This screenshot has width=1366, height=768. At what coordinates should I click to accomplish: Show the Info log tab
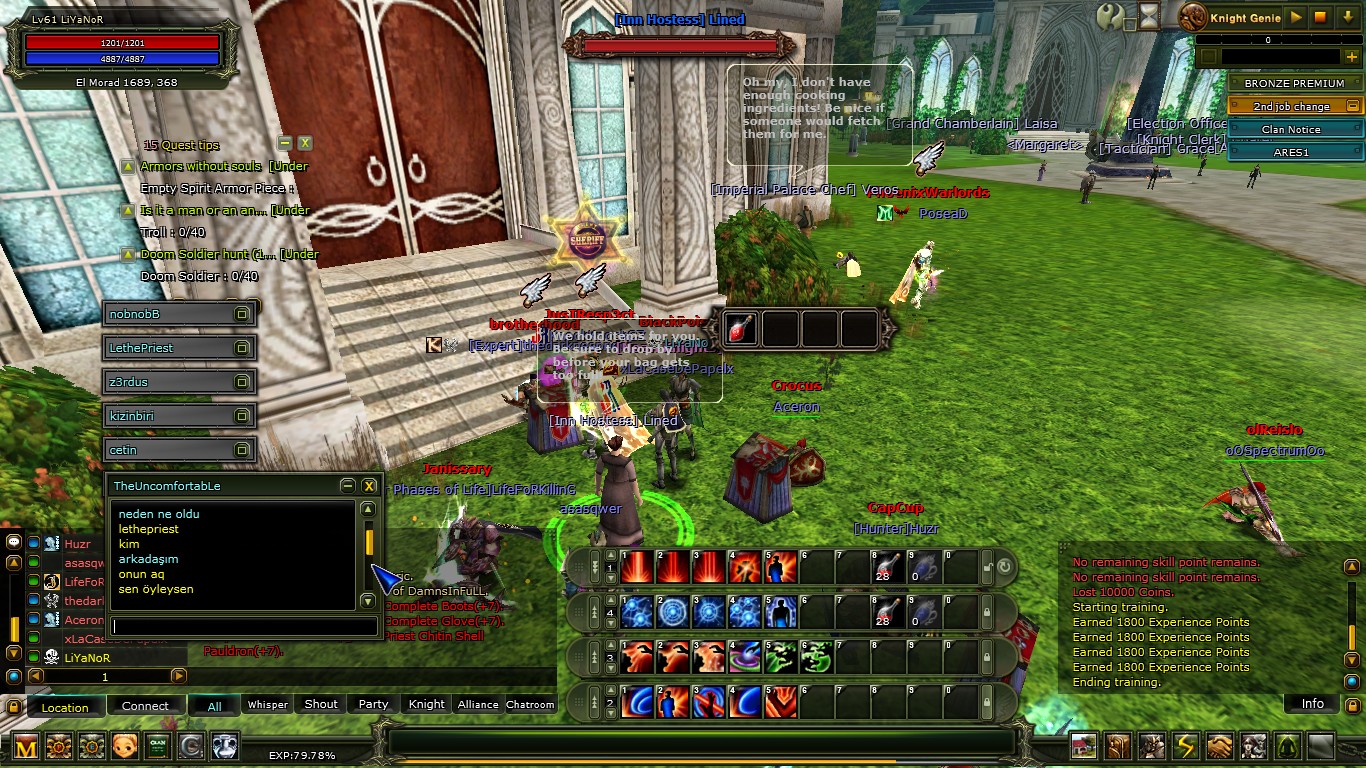[x=1312, y=704]
